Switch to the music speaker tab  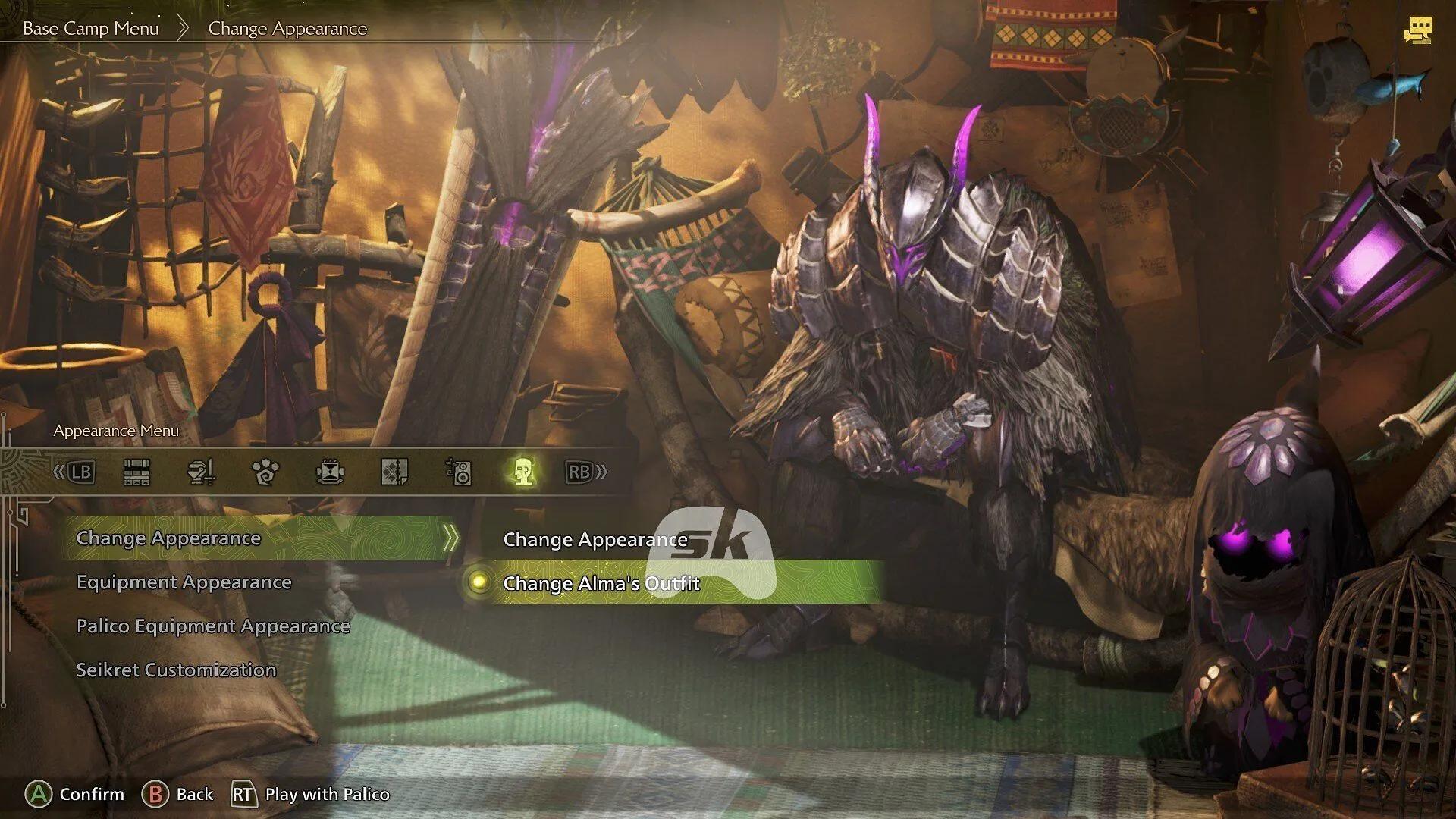coord(459,472)
